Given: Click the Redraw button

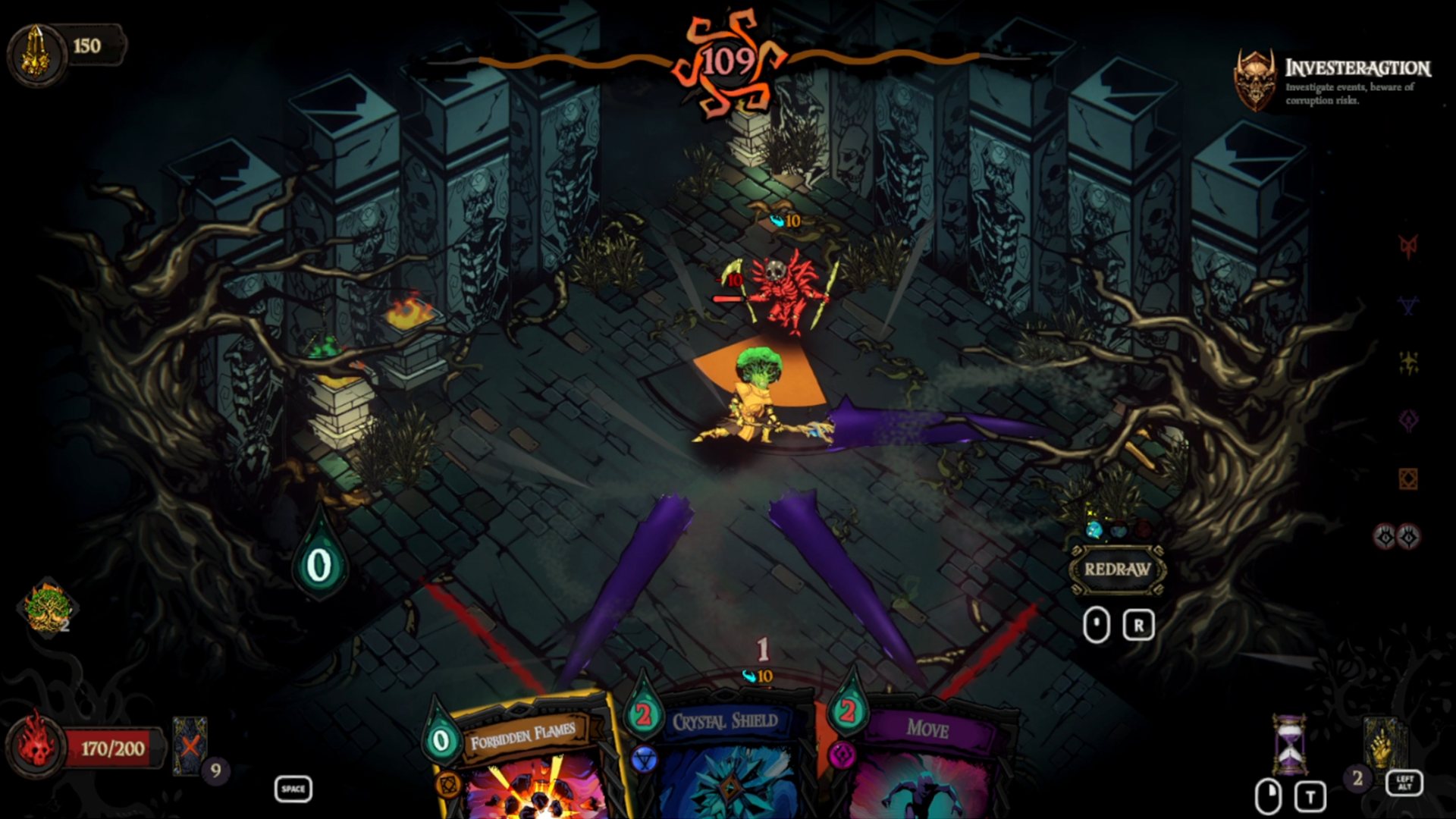Looking at the screenshot, I should coord(1117,570).
